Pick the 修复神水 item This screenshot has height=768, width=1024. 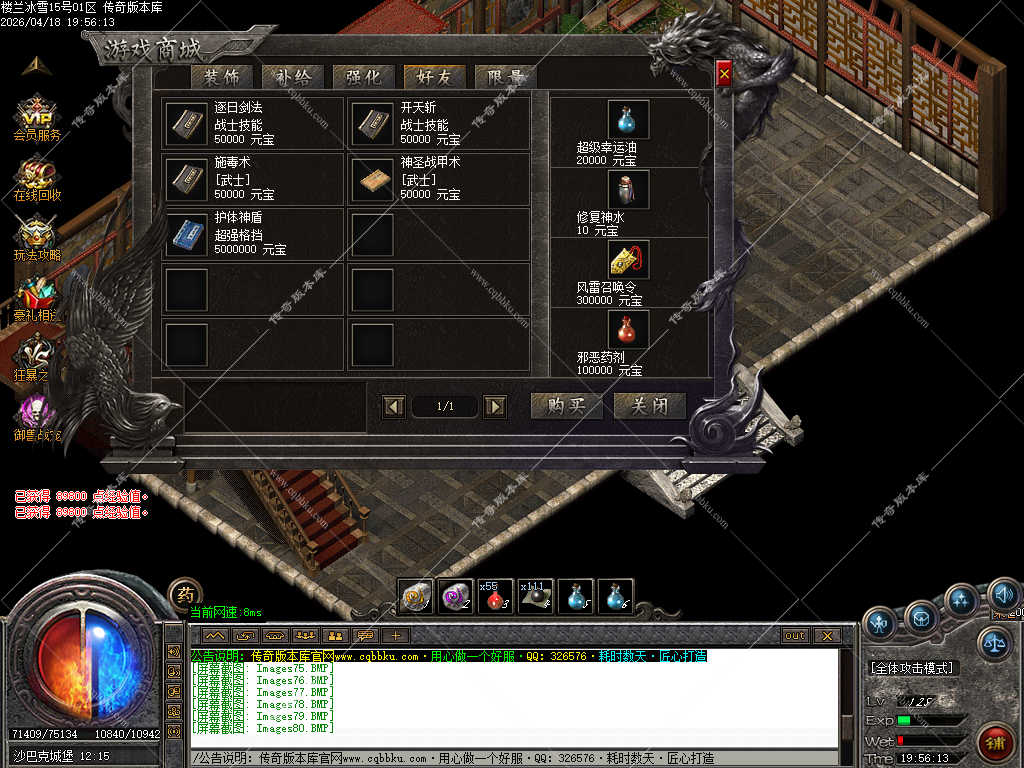(x=628, y=190)
